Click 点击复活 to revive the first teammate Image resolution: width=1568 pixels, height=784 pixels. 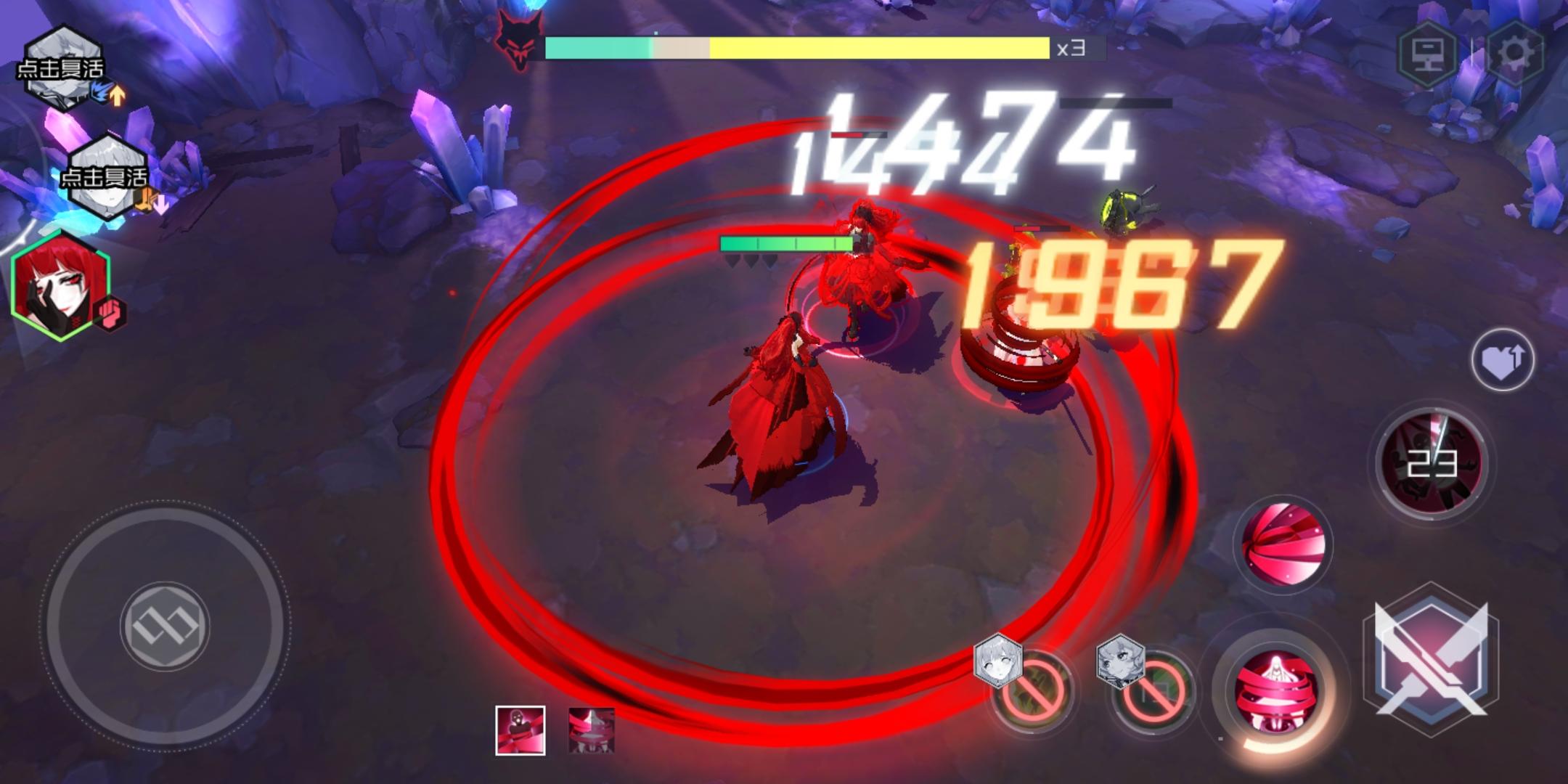[62, 68]
